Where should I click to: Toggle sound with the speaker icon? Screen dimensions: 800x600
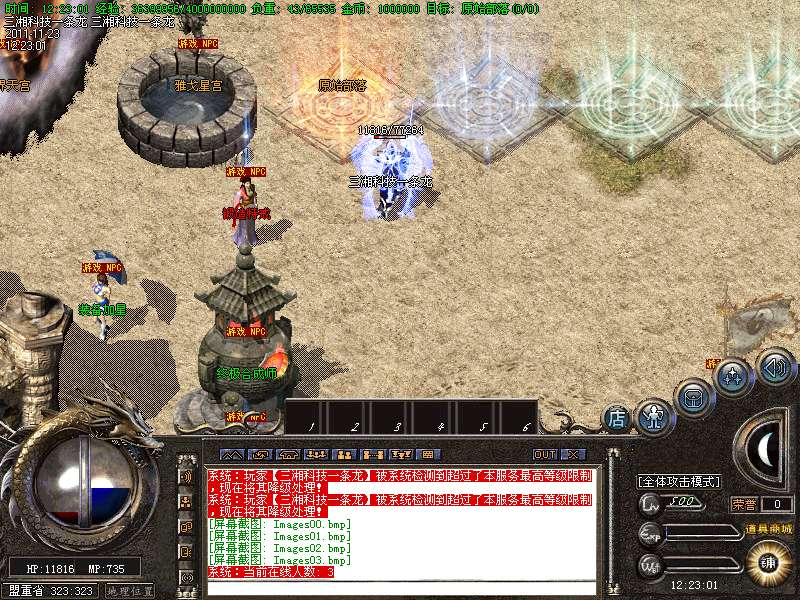tap(775, 366)
